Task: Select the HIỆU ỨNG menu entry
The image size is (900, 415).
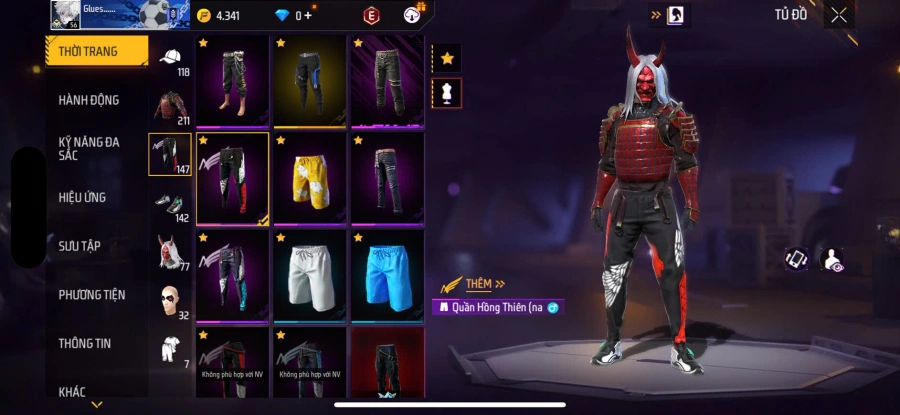Action: [x=82, y=198]
